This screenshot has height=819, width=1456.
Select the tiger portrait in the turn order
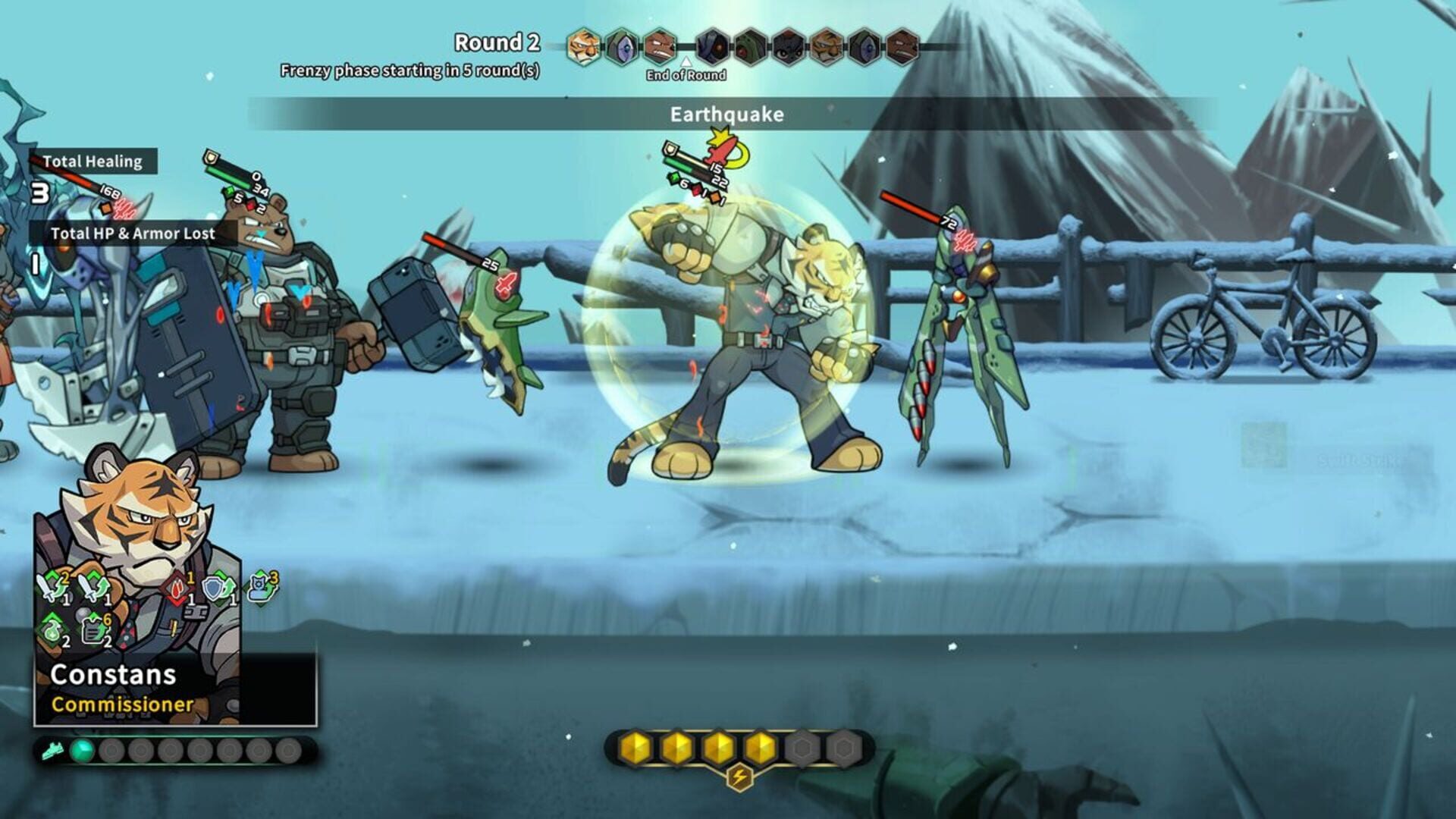click(583, 45)
